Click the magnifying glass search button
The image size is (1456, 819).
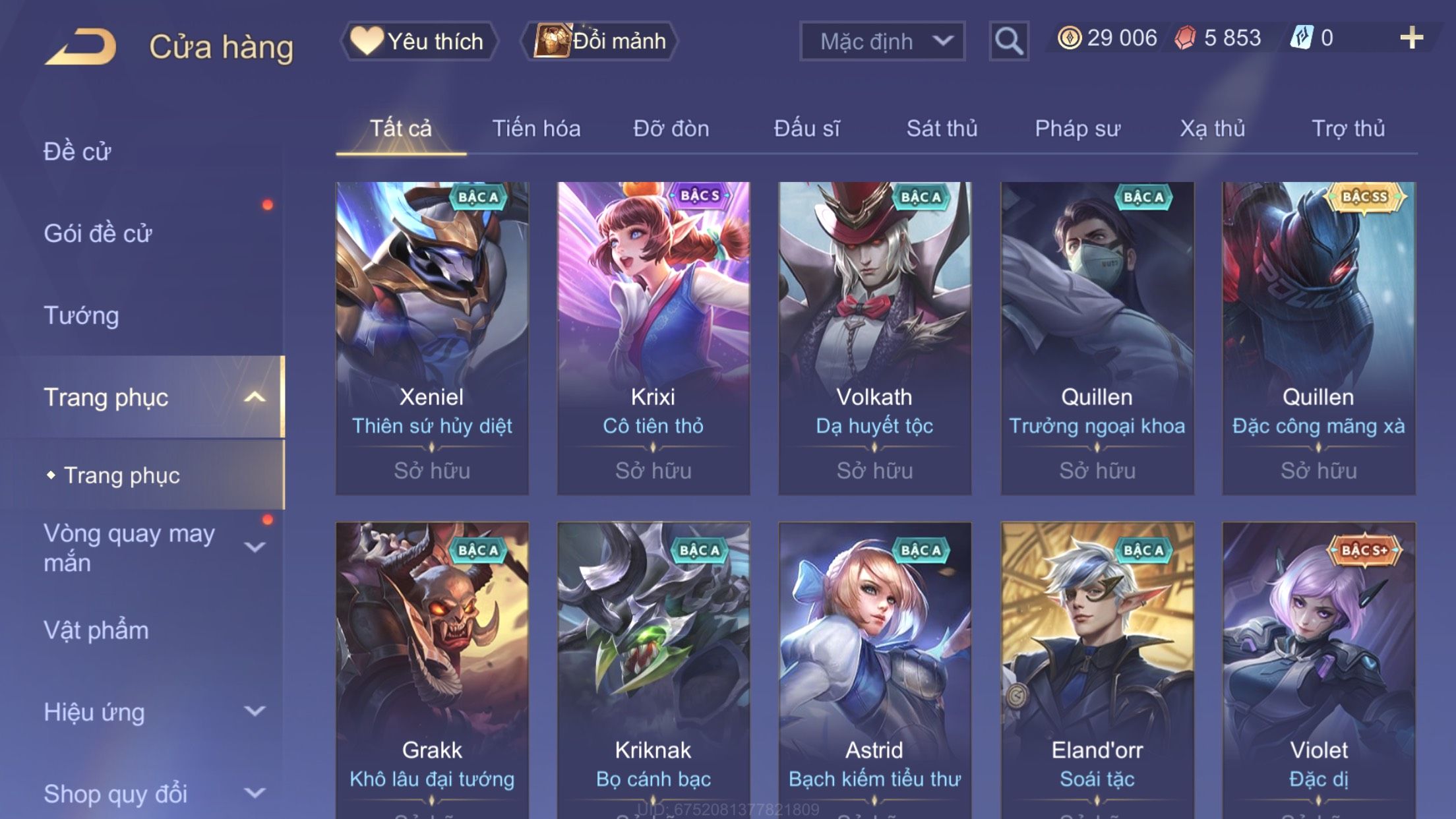(1008, 42)
